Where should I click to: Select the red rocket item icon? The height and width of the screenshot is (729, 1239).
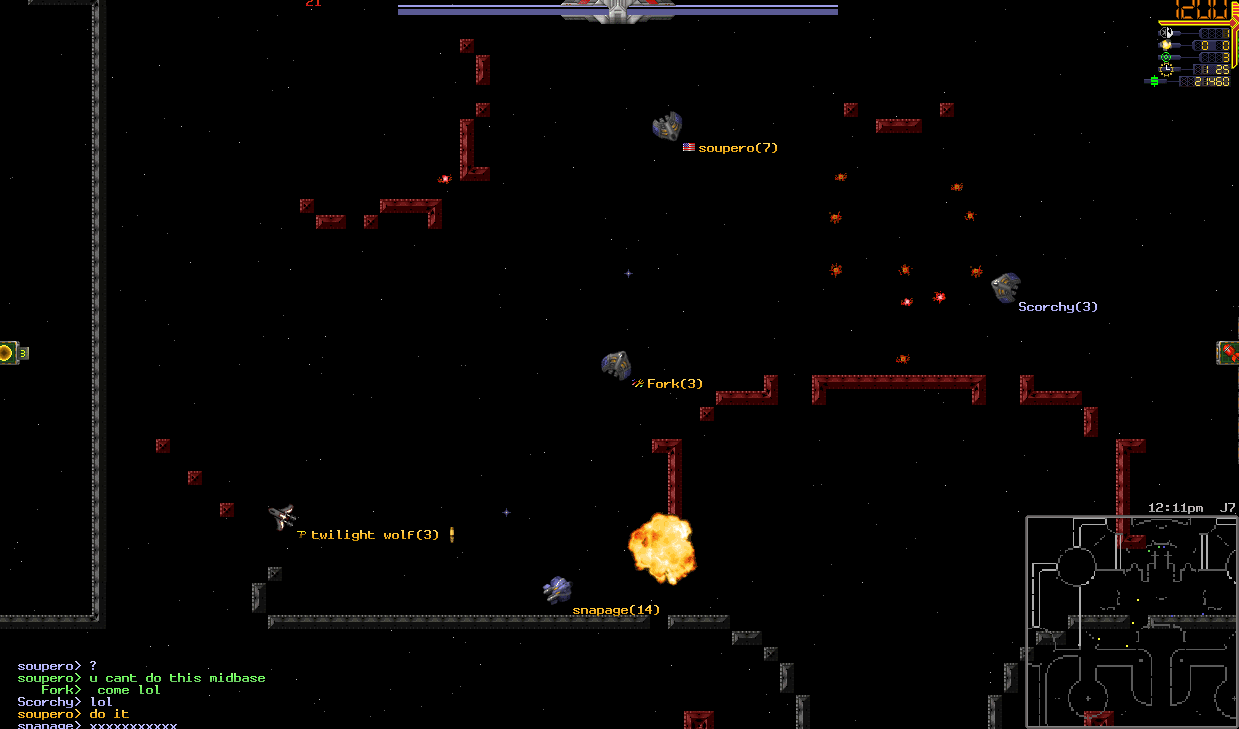click(x=1228, y=352)
